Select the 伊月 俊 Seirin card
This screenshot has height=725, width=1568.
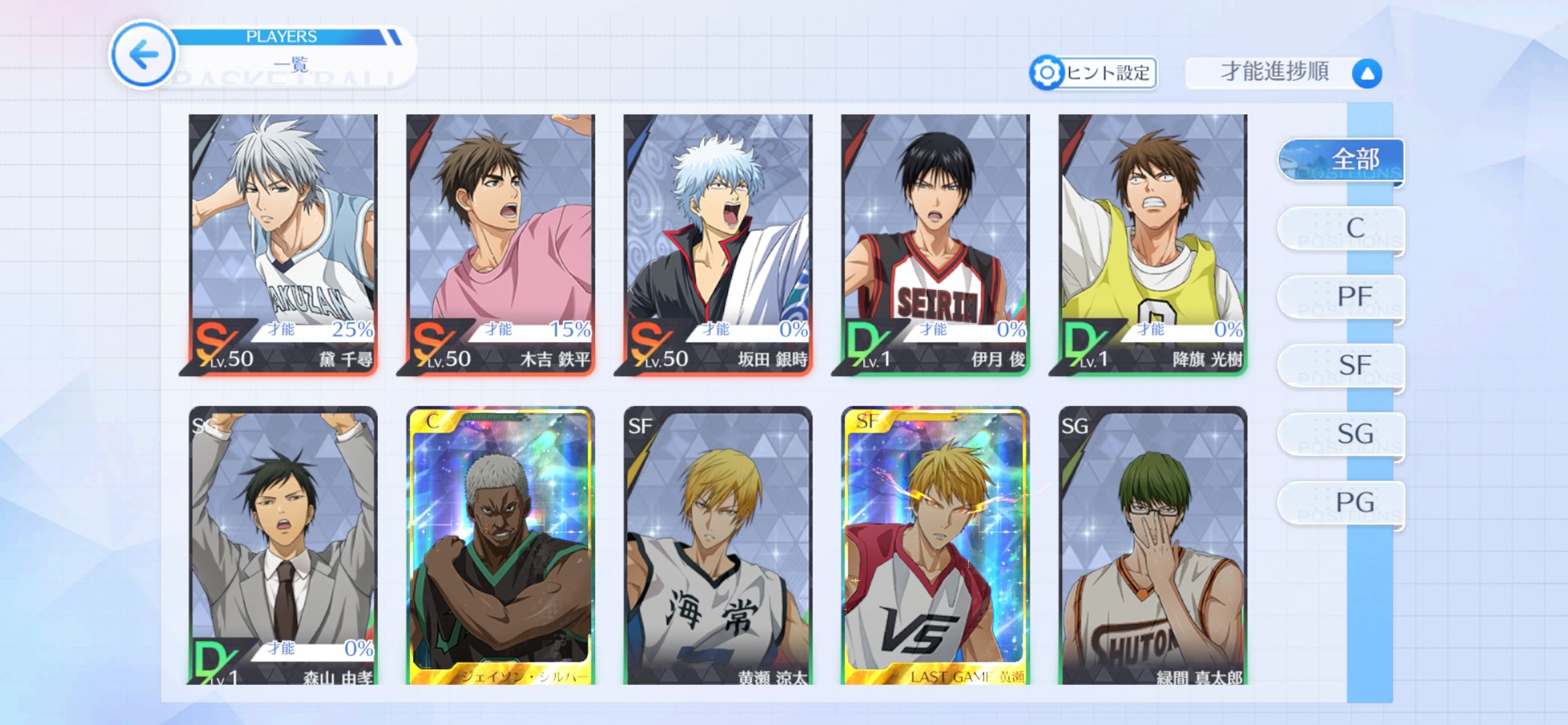(x=935, y=244)
